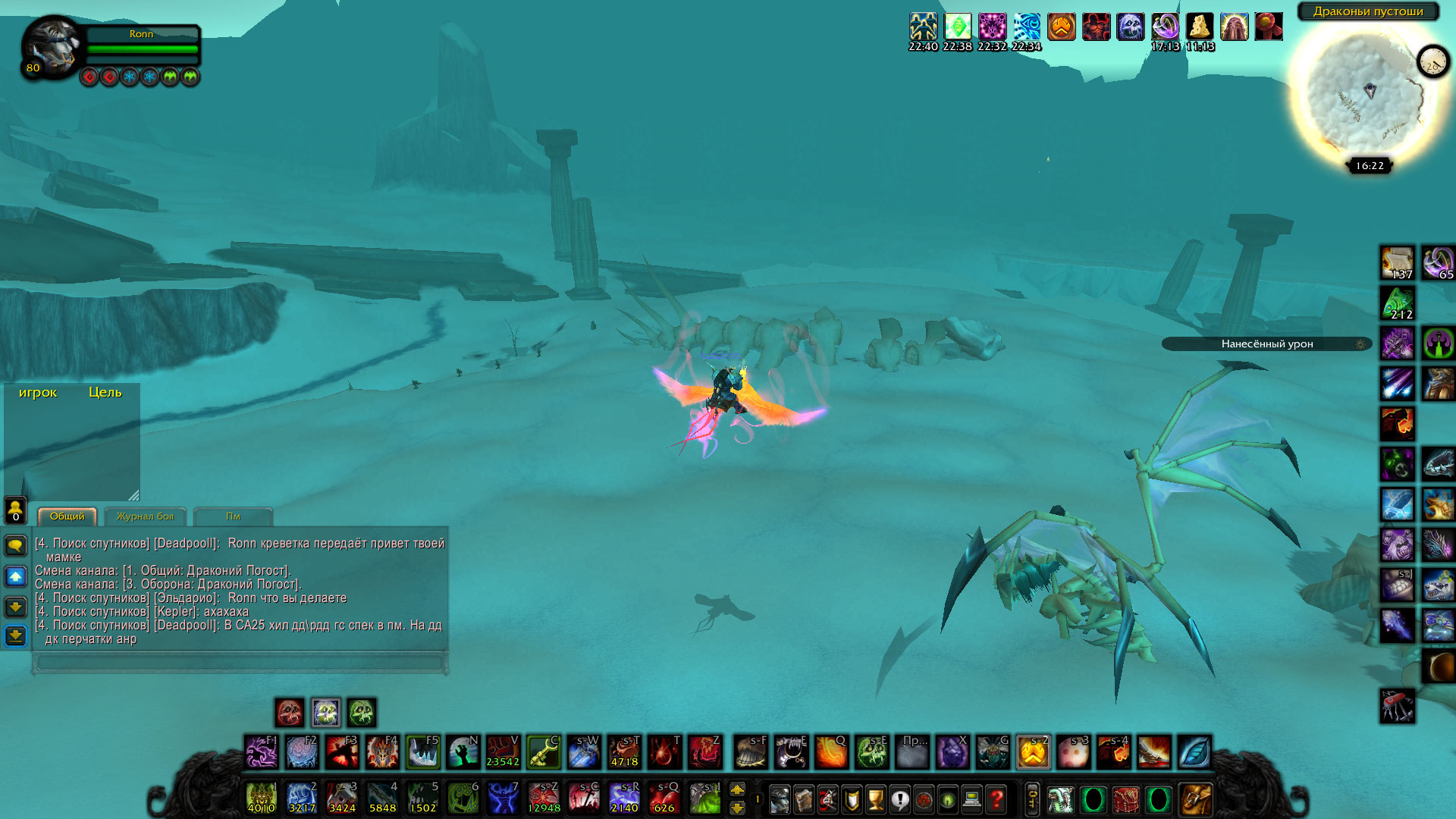
Task: Open the chat menu speech bubble button
Action: pyautogui.click(x=15, y=545)
